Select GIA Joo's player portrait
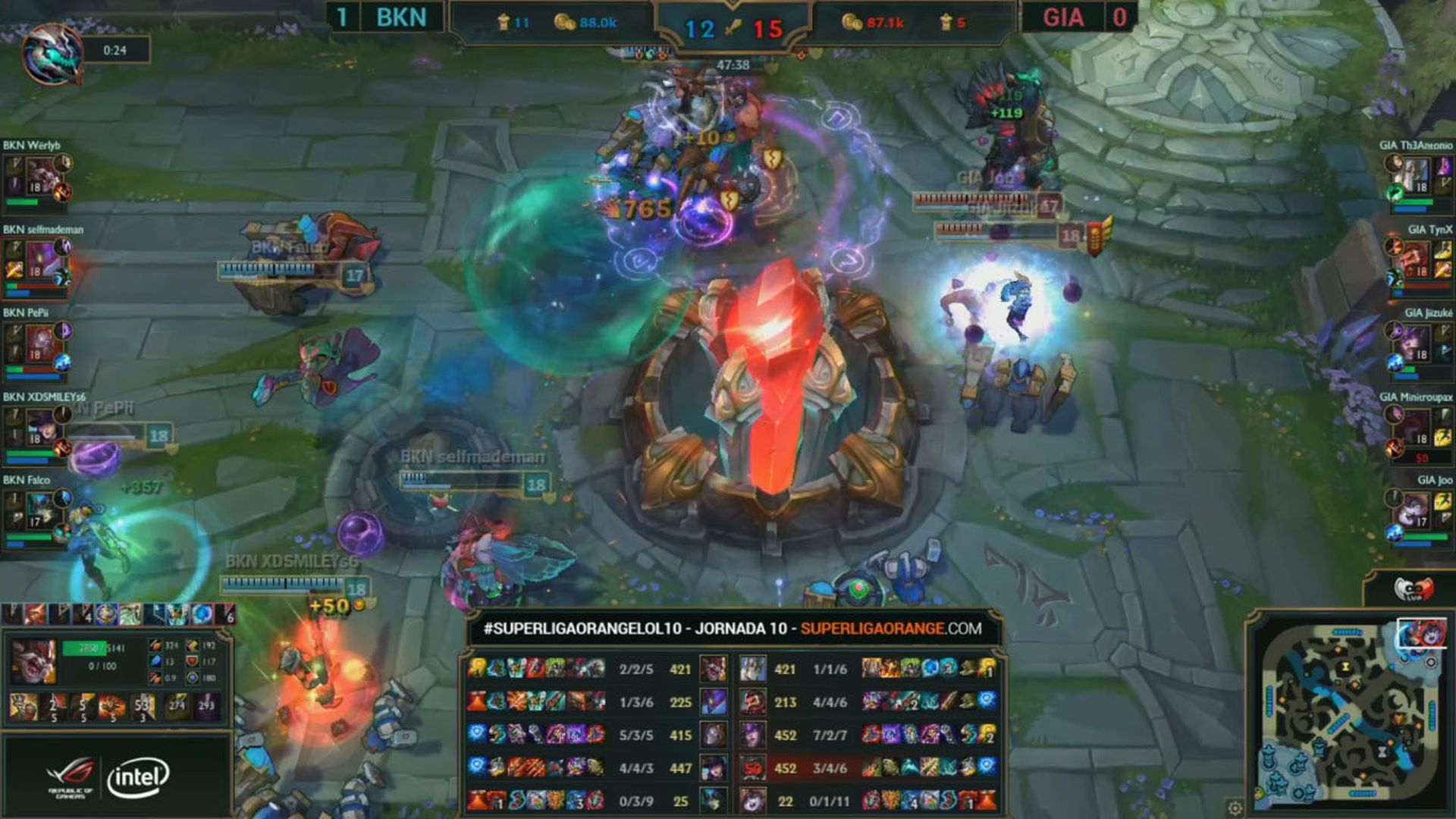1456x819 pixels. coord(1415,513)
